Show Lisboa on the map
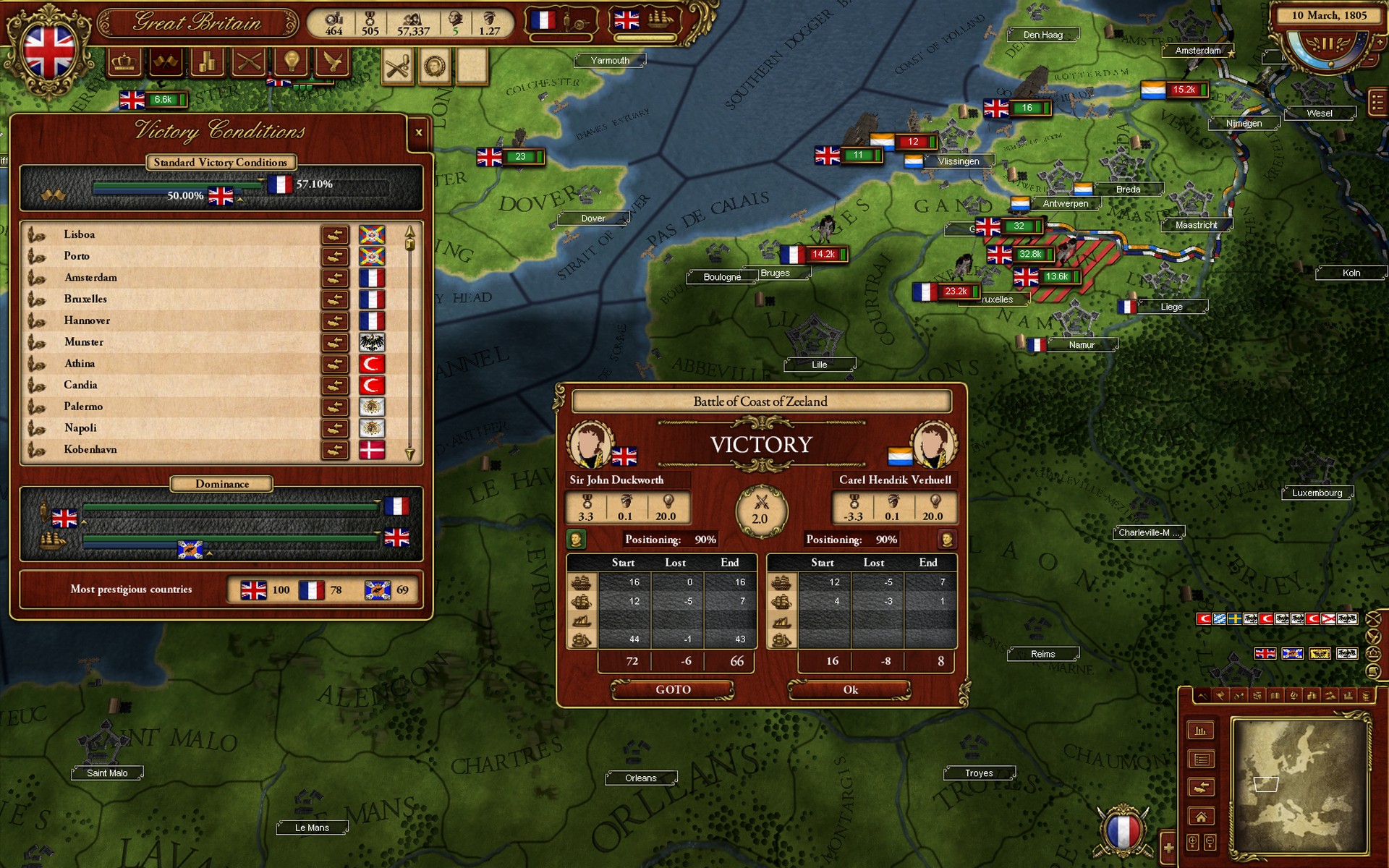The width and height of the screenshot is (1389, 868). [335, 235]
